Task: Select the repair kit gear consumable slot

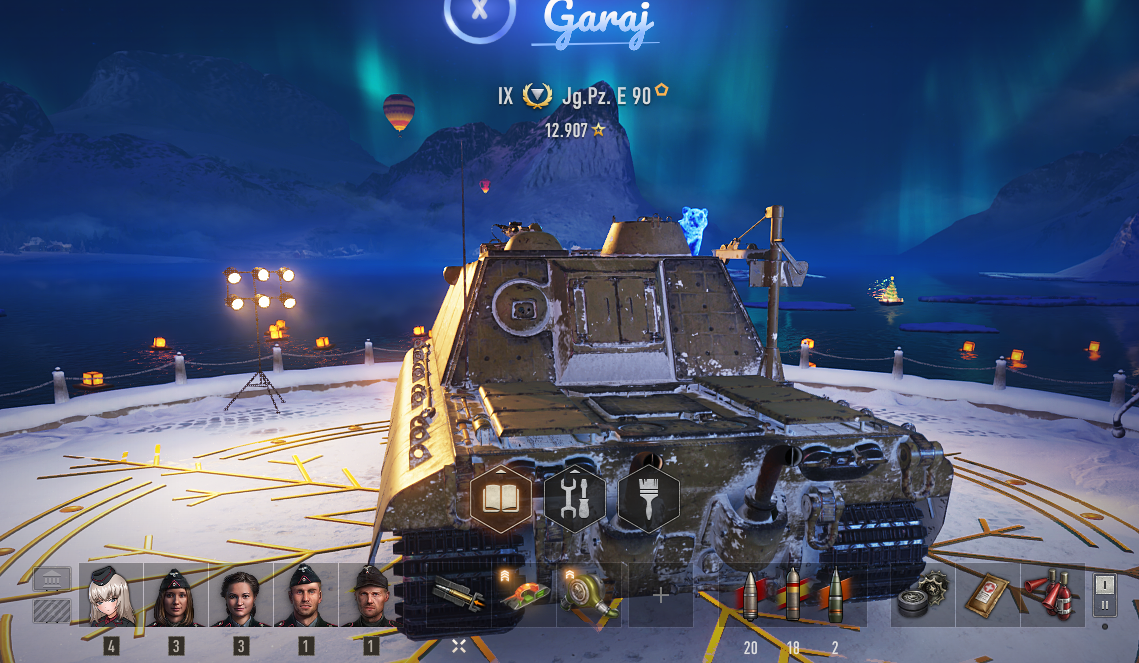Action: pyautogui.click(x=922, y=595)
